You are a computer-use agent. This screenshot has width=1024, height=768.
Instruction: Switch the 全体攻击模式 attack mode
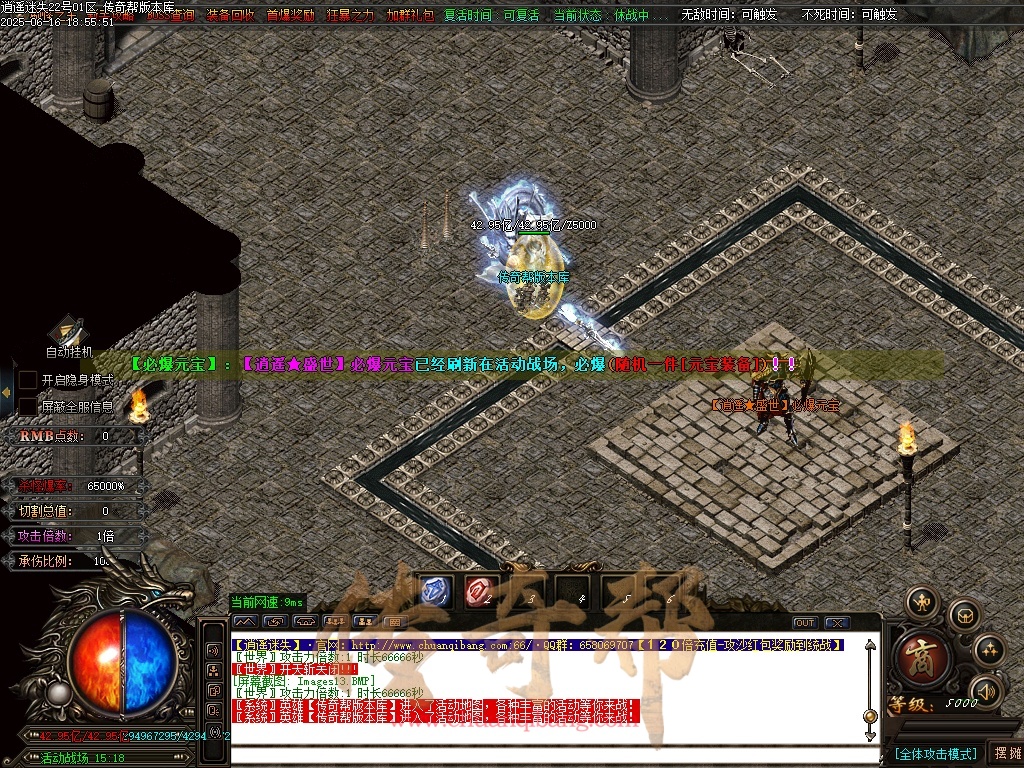point(936,753)
